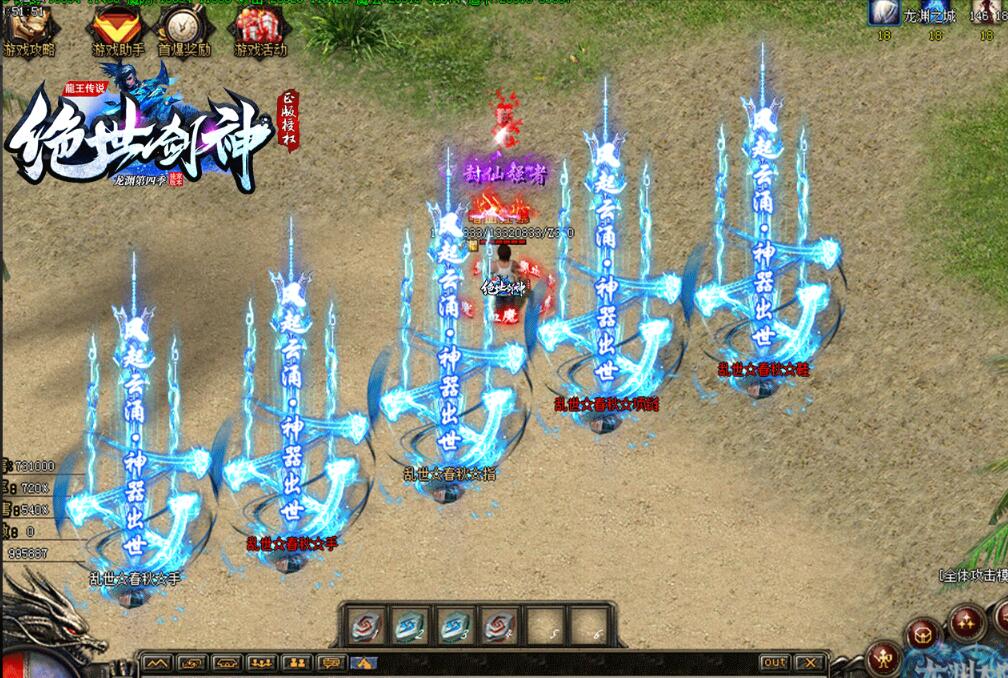
Task: Use the item in hotbar slot 4
Action: (x=500, y=627)
